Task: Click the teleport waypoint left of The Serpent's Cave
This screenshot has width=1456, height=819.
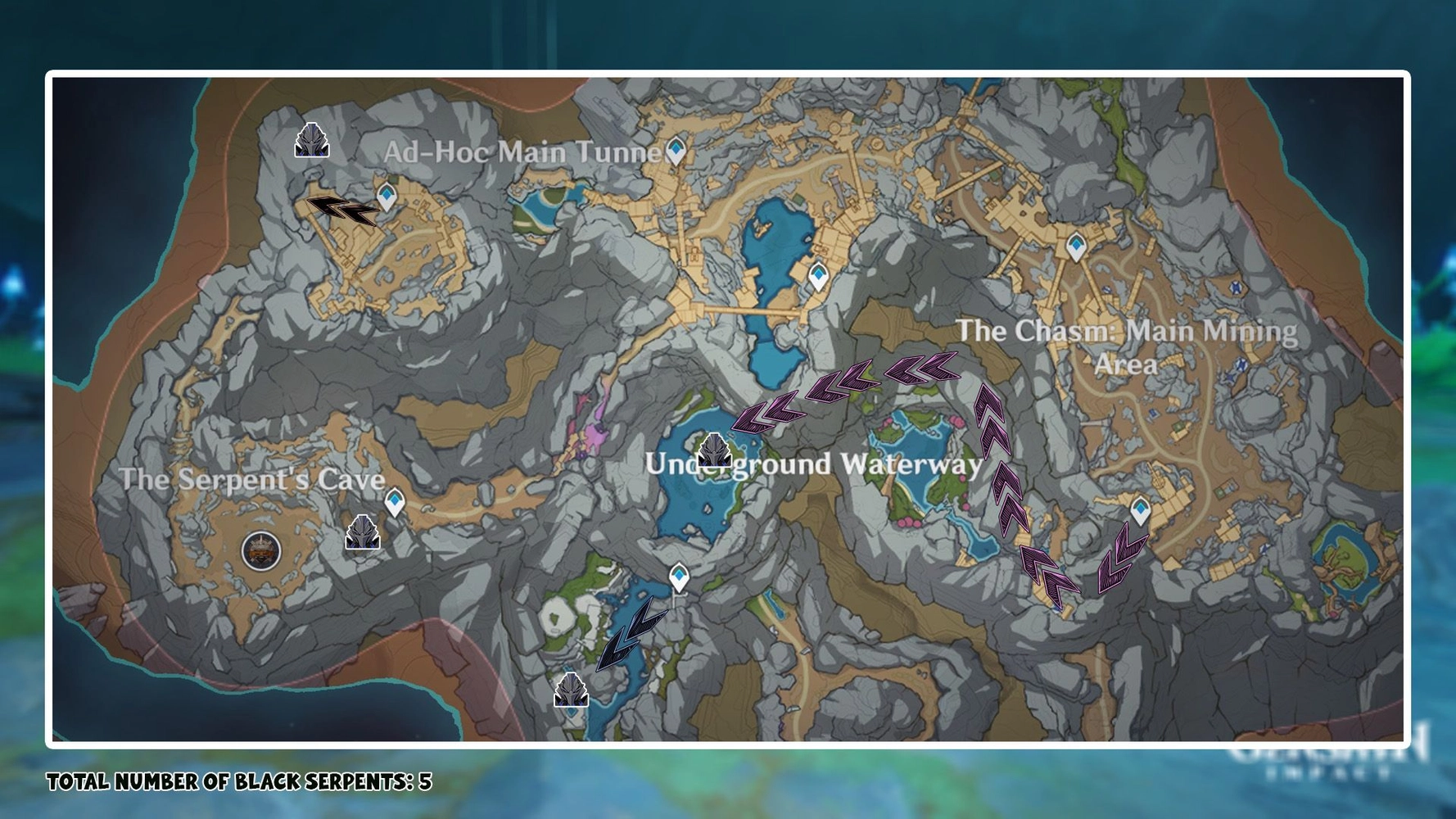Action: (394, 501)
